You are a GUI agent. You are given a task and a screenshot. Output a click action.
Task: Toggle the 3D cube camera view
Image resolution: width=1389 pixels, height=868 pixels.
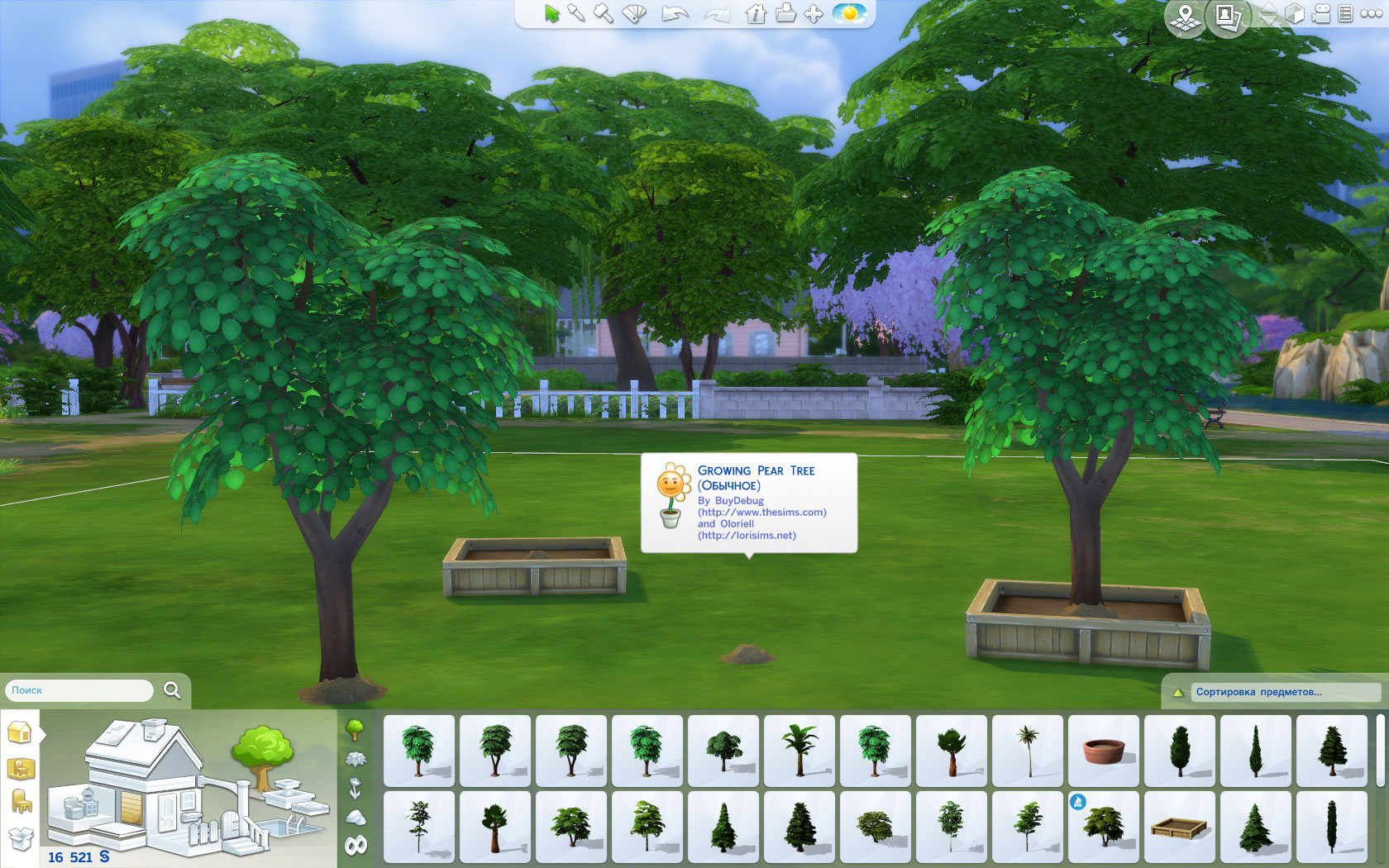[x=1295, y=14]
